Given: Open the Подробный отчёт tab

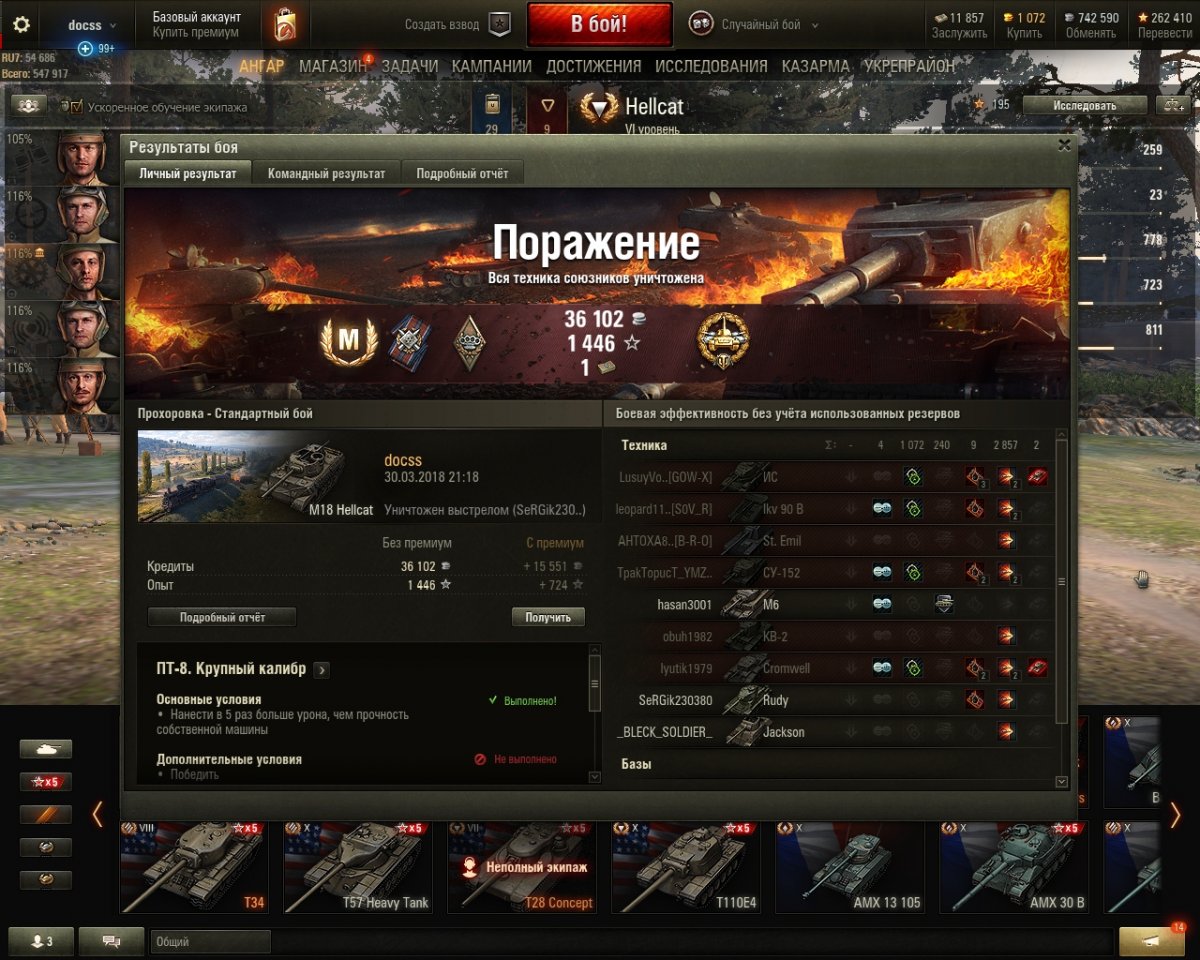Looking at the screenshot, I should [462, 173].
